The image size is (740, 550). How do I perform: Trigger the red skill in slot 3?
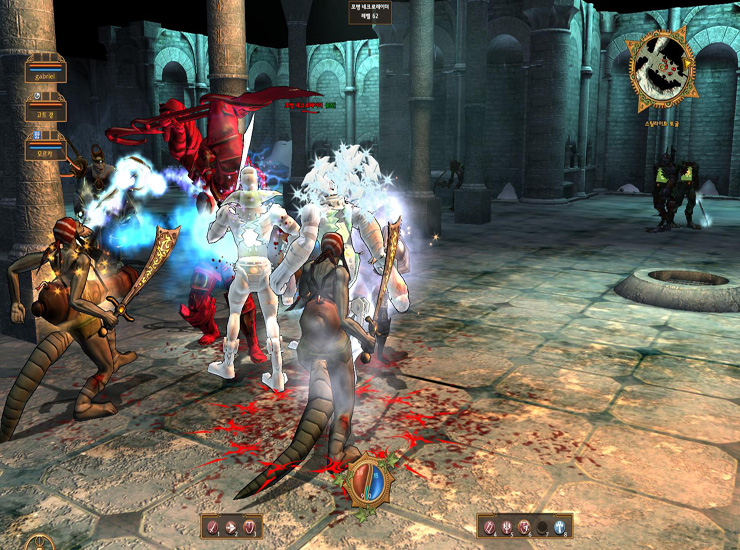(x=249, y=526)
